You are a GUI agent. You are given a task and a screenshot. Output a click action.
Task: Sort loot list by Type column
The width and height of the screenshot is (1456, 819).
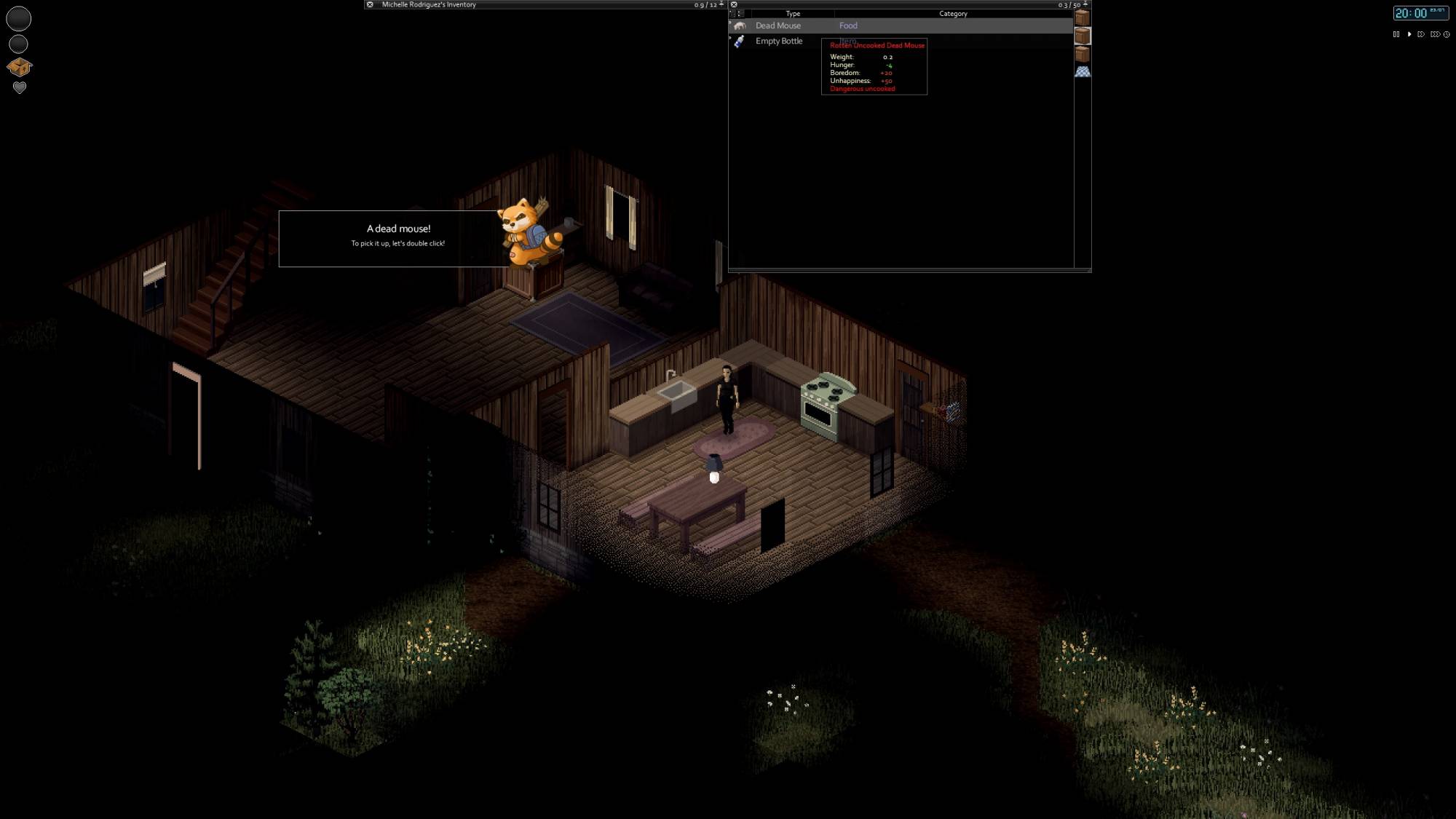click(x=793, y=14)
